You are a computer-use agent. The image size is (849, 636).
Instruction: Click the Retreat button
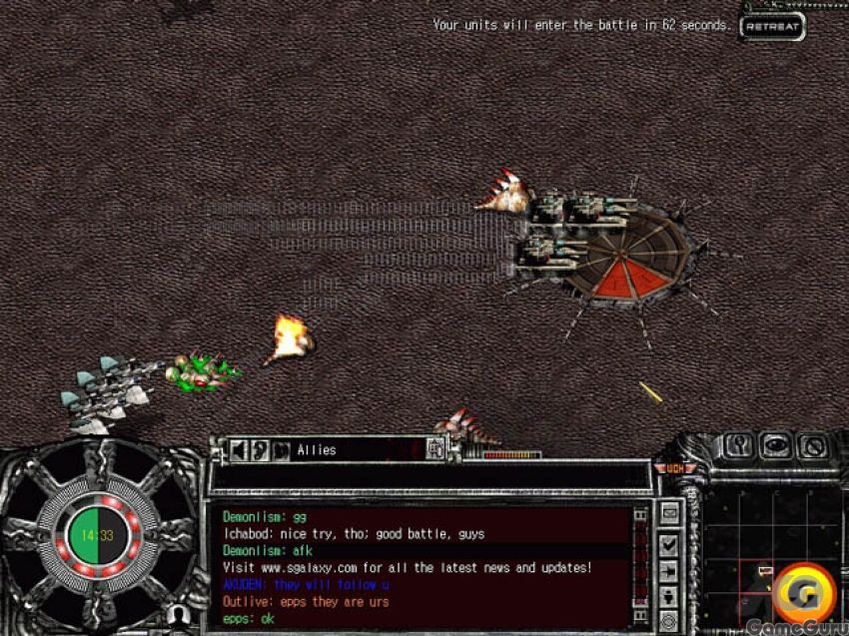pos(773,27)
